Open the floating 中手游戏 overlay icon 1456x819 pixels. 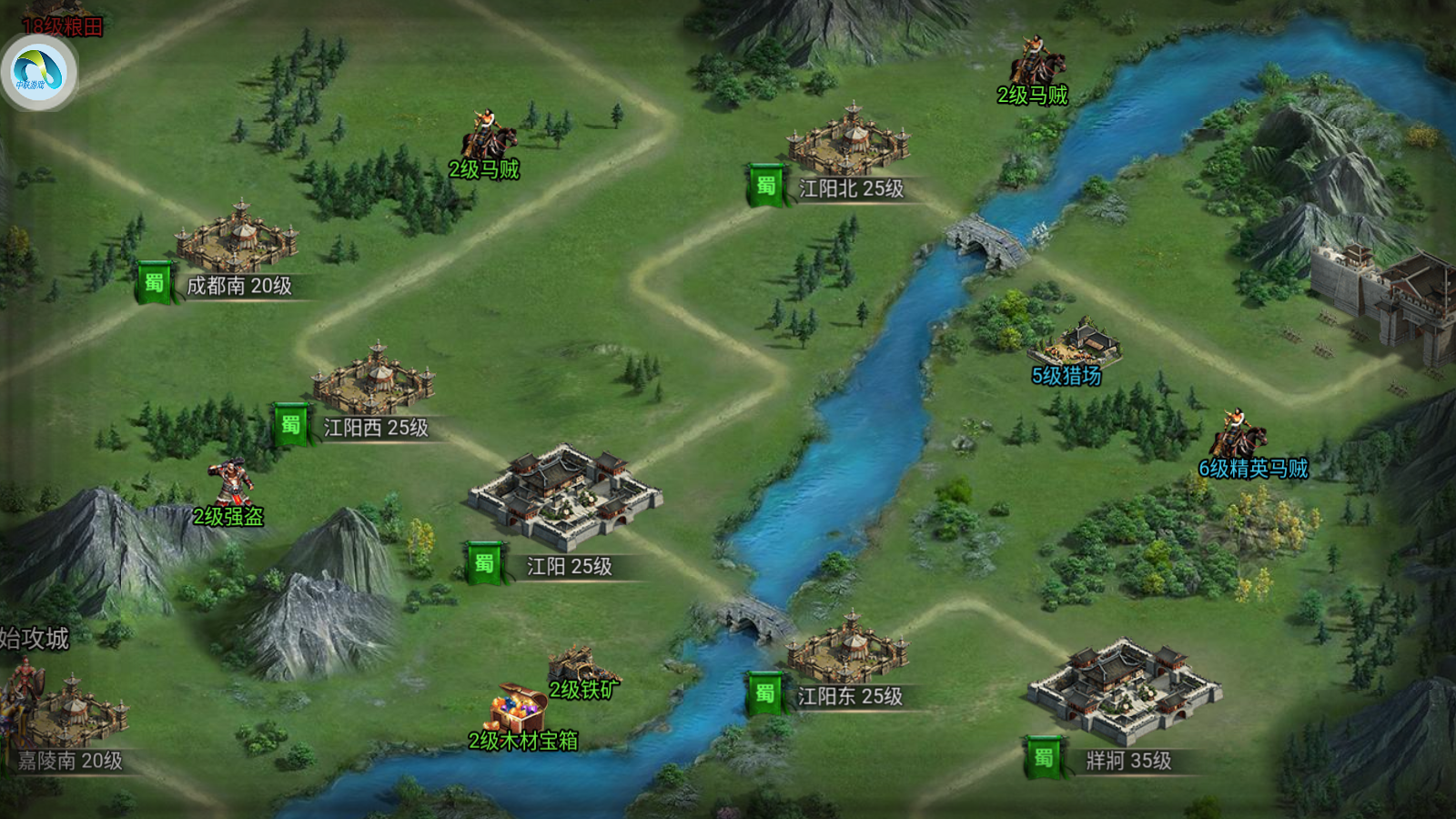click(38, 72)
